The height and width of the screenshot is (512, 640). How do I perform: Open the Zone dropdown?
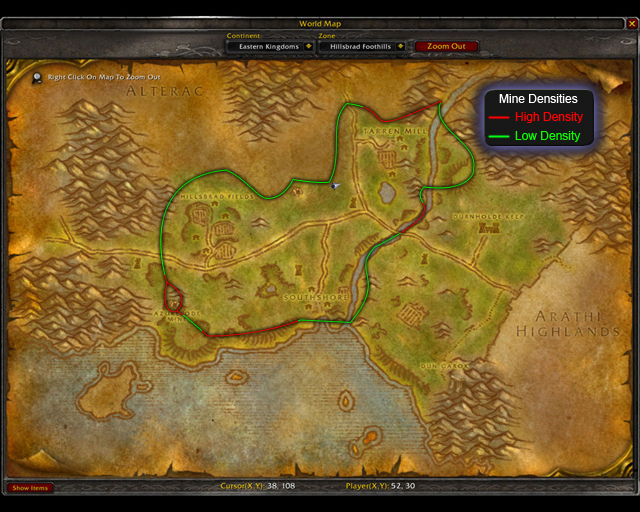(x=400, y=46)
